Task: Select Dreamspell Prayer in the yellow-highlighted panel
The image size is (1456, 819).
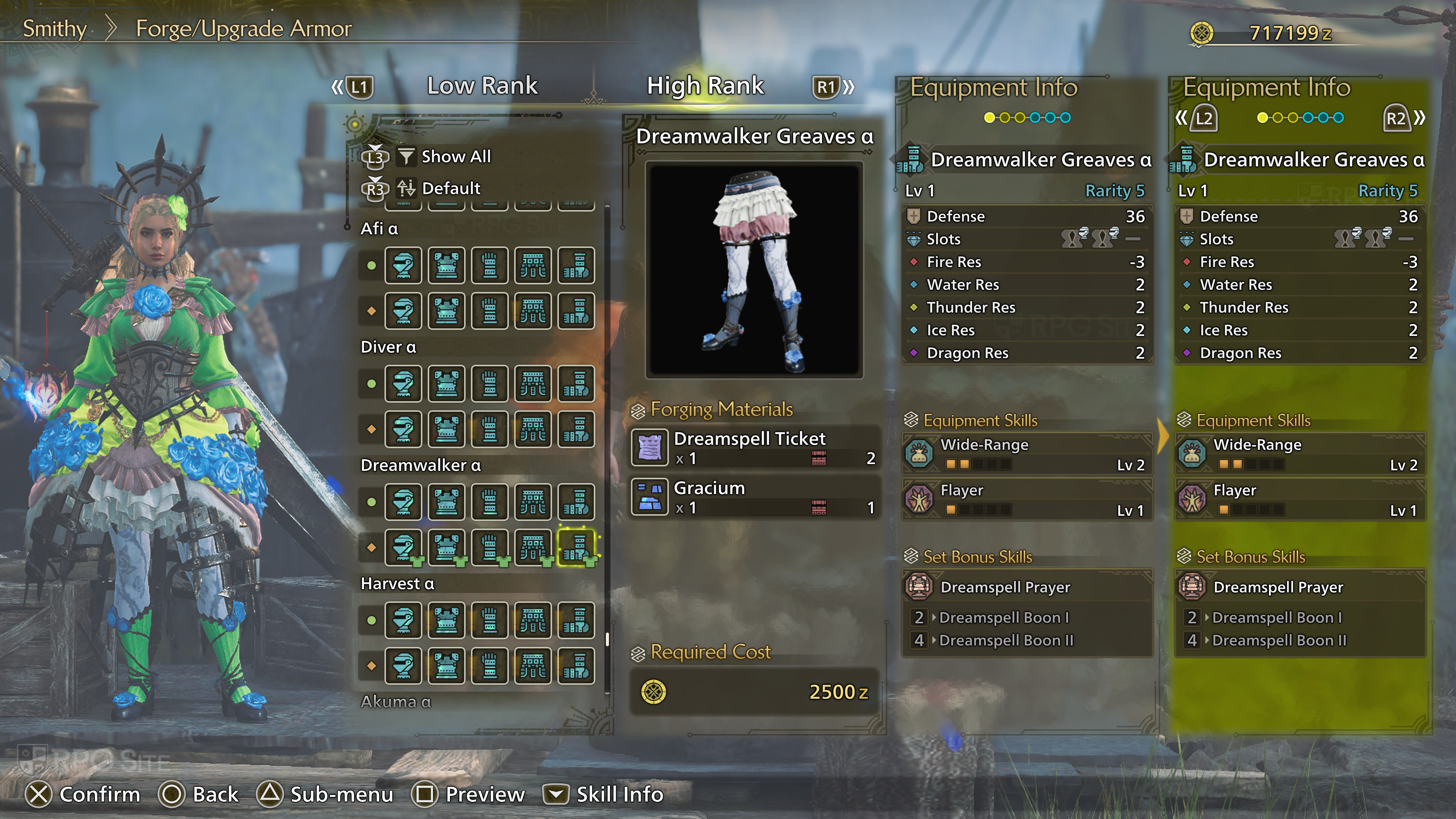Action: (1300, 587)
